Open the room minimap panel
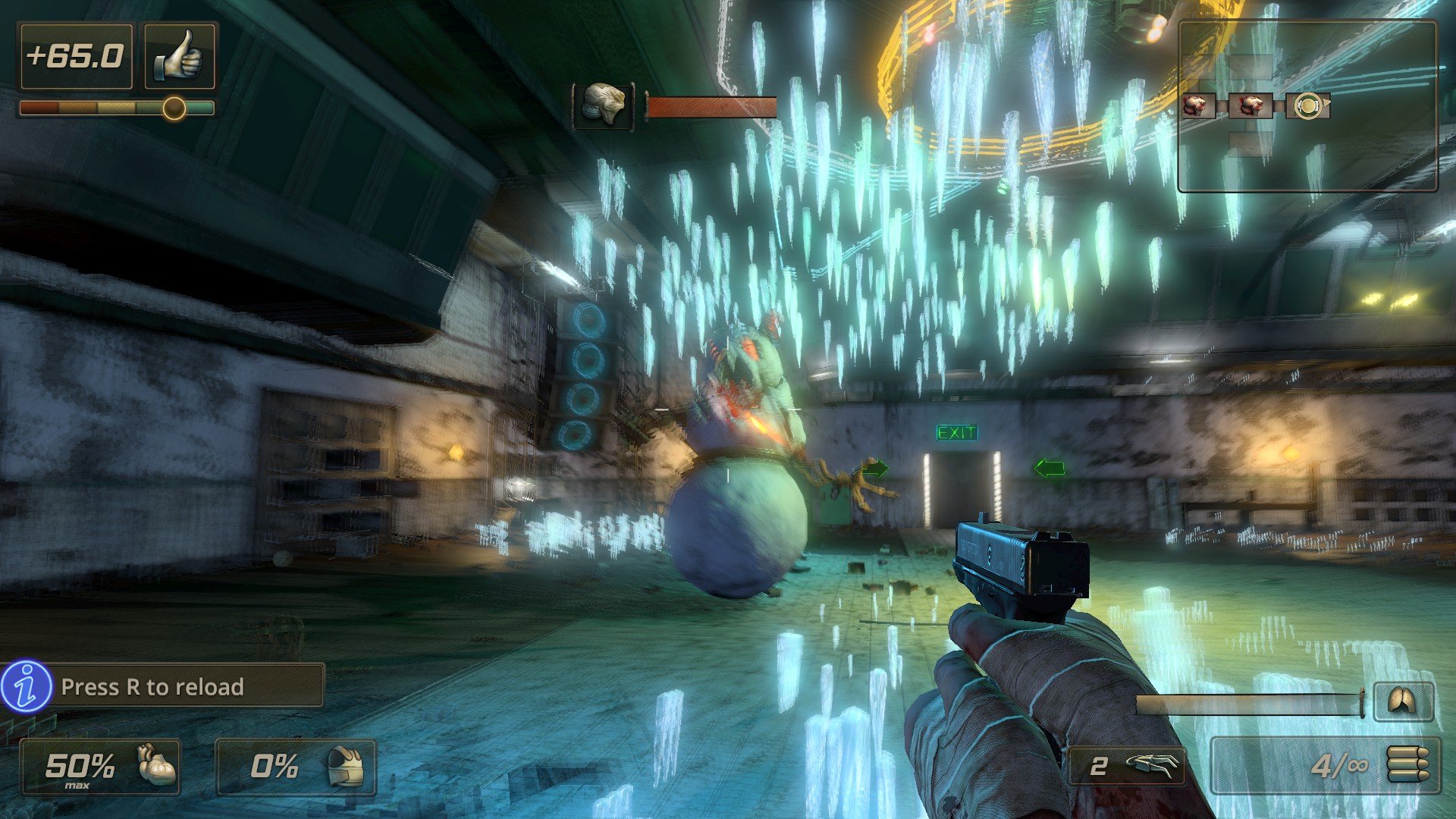The height and width of the screenshot is (819, 1456). 1307,106
